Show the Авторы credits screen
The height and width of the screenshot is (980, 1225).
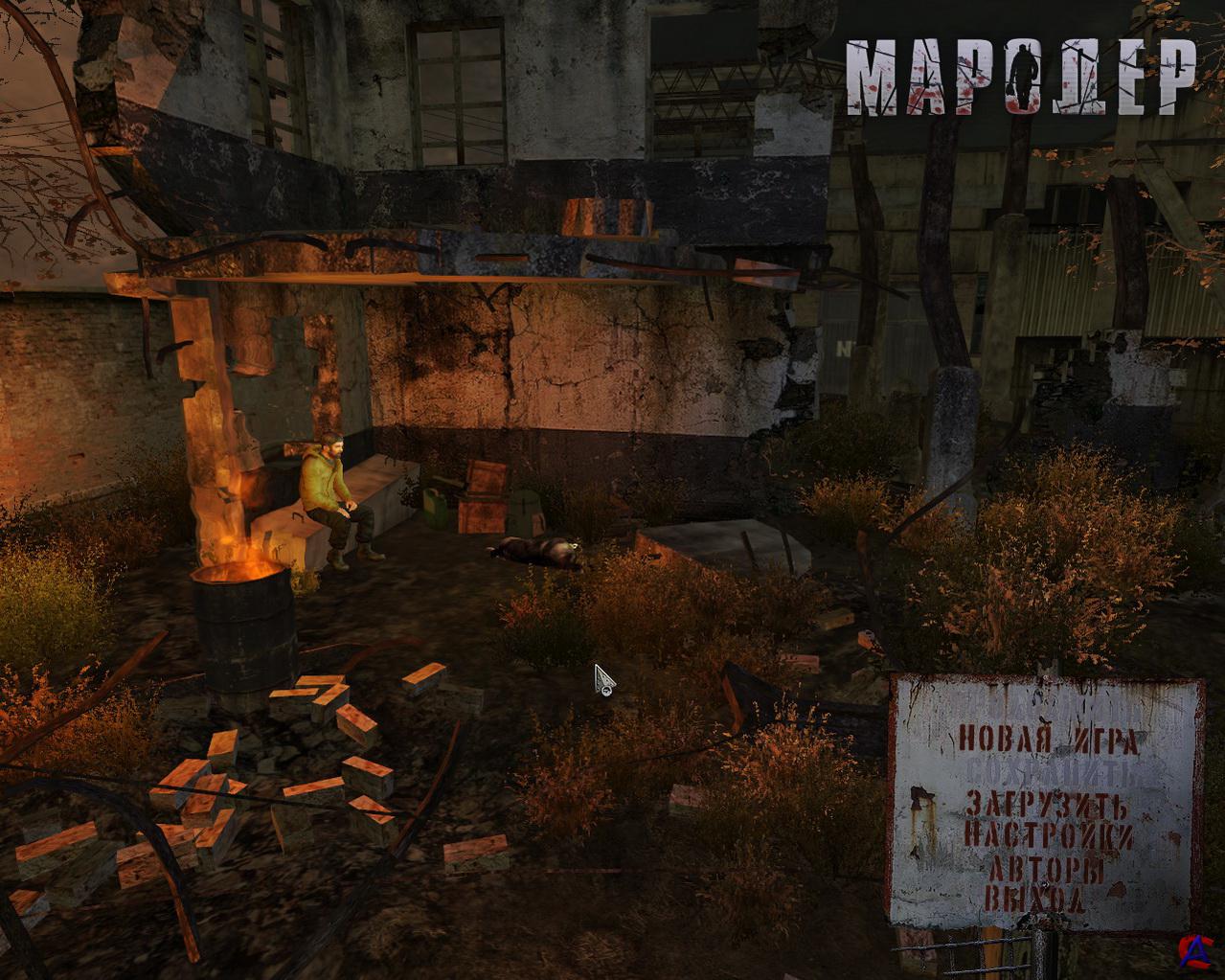1045,868
